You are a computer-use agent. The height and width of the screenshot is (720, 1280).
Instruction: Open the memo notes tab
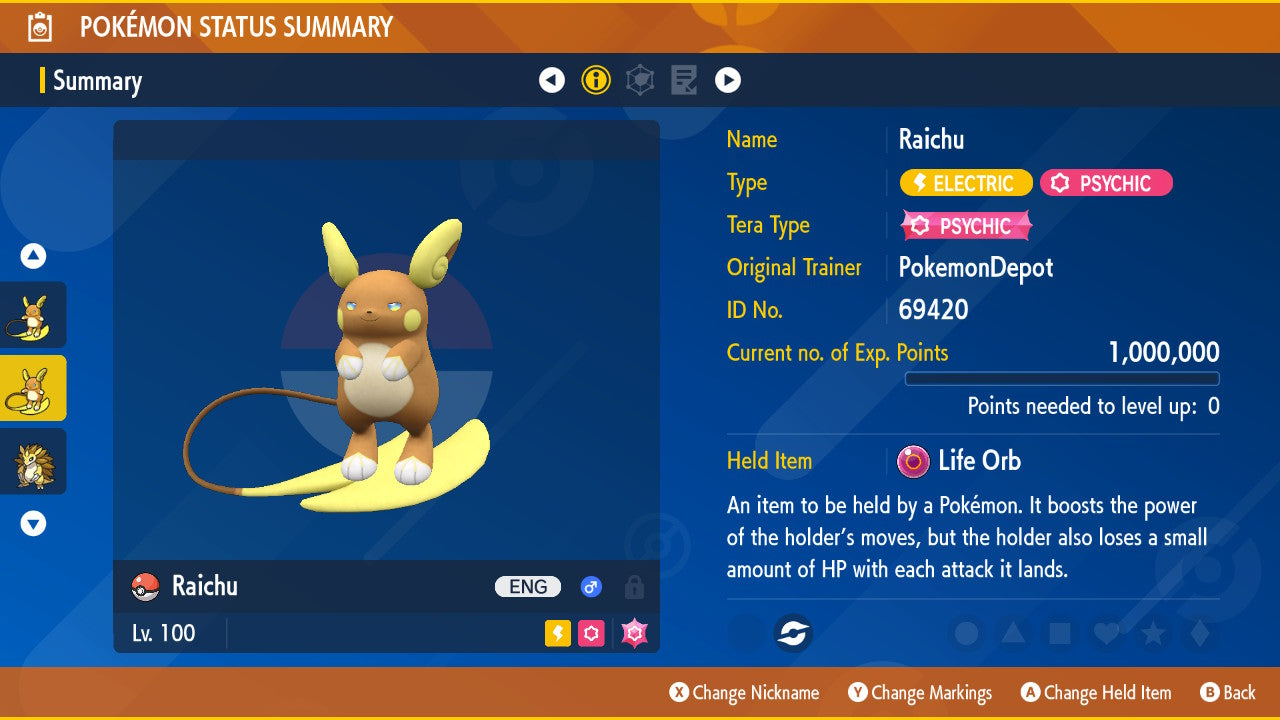tap(684, 80)
